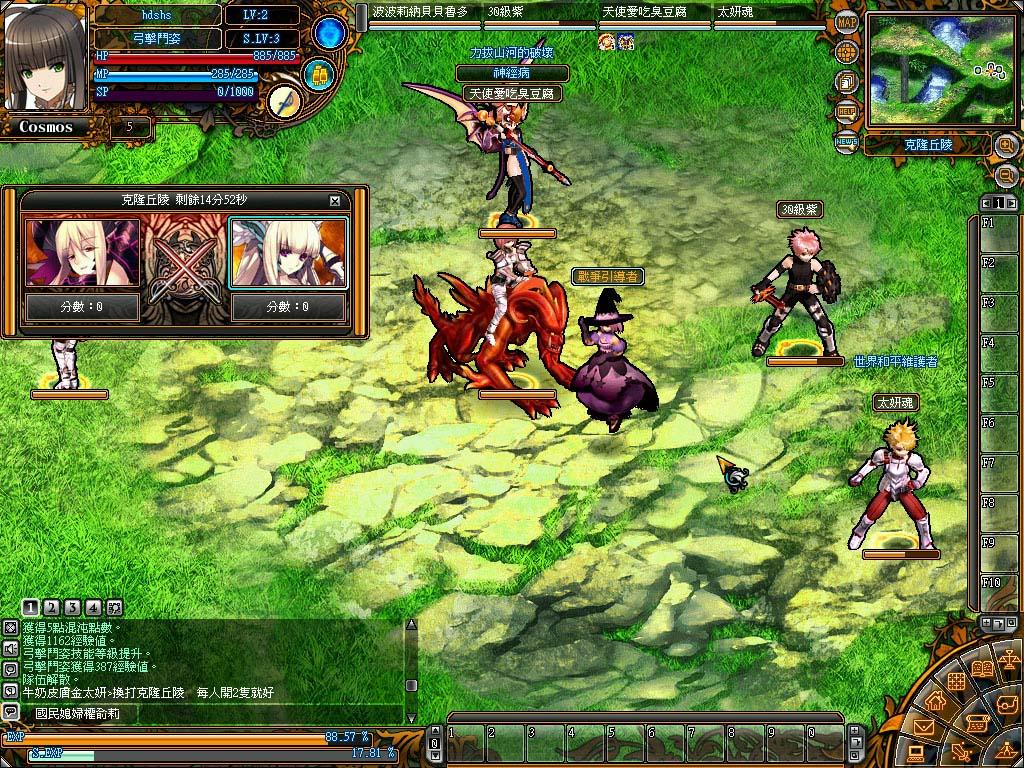
Task: Close the 克隆丘陵 battle score panel
Action: pos(335,200)
